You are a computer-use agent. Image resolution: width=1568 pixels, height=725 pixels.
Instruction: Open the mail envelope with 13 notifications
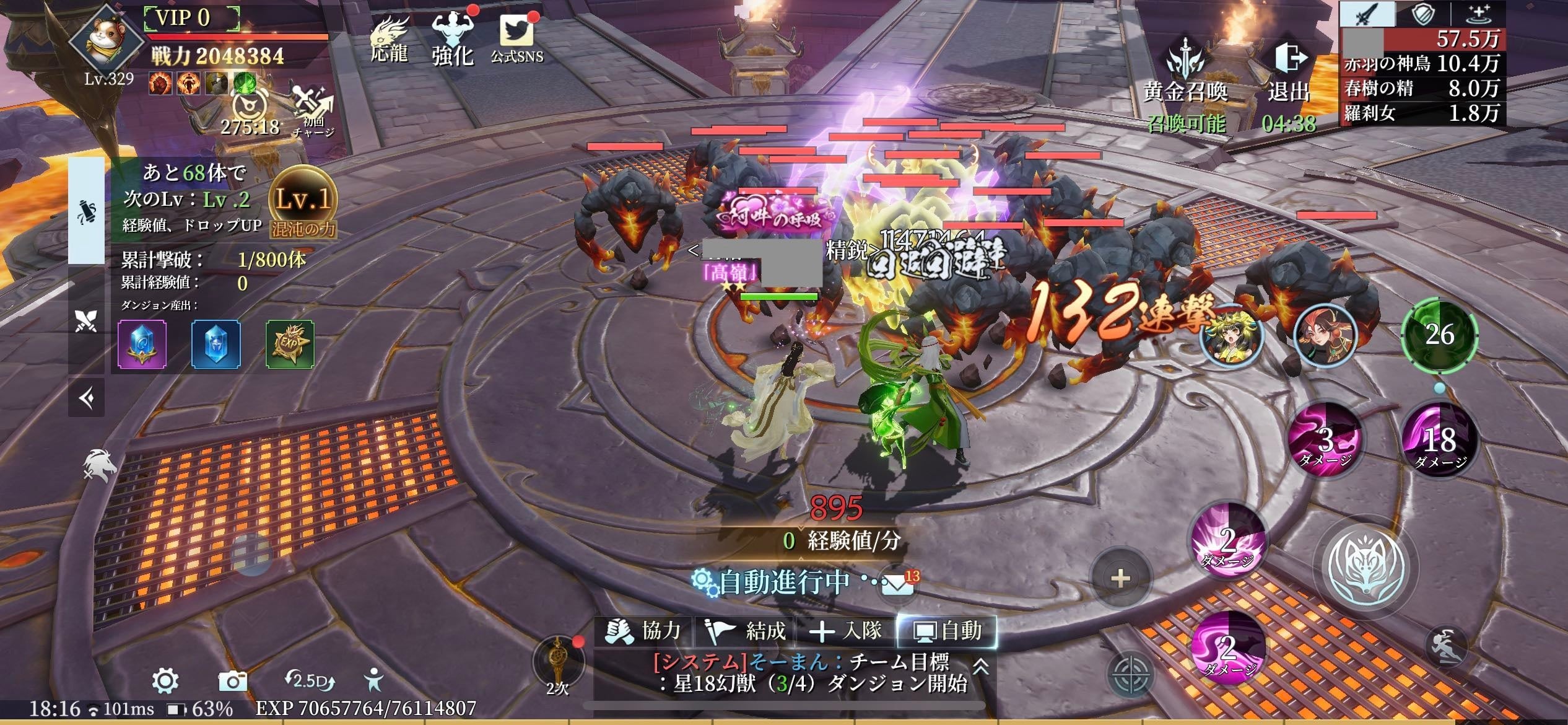(897, 583)
